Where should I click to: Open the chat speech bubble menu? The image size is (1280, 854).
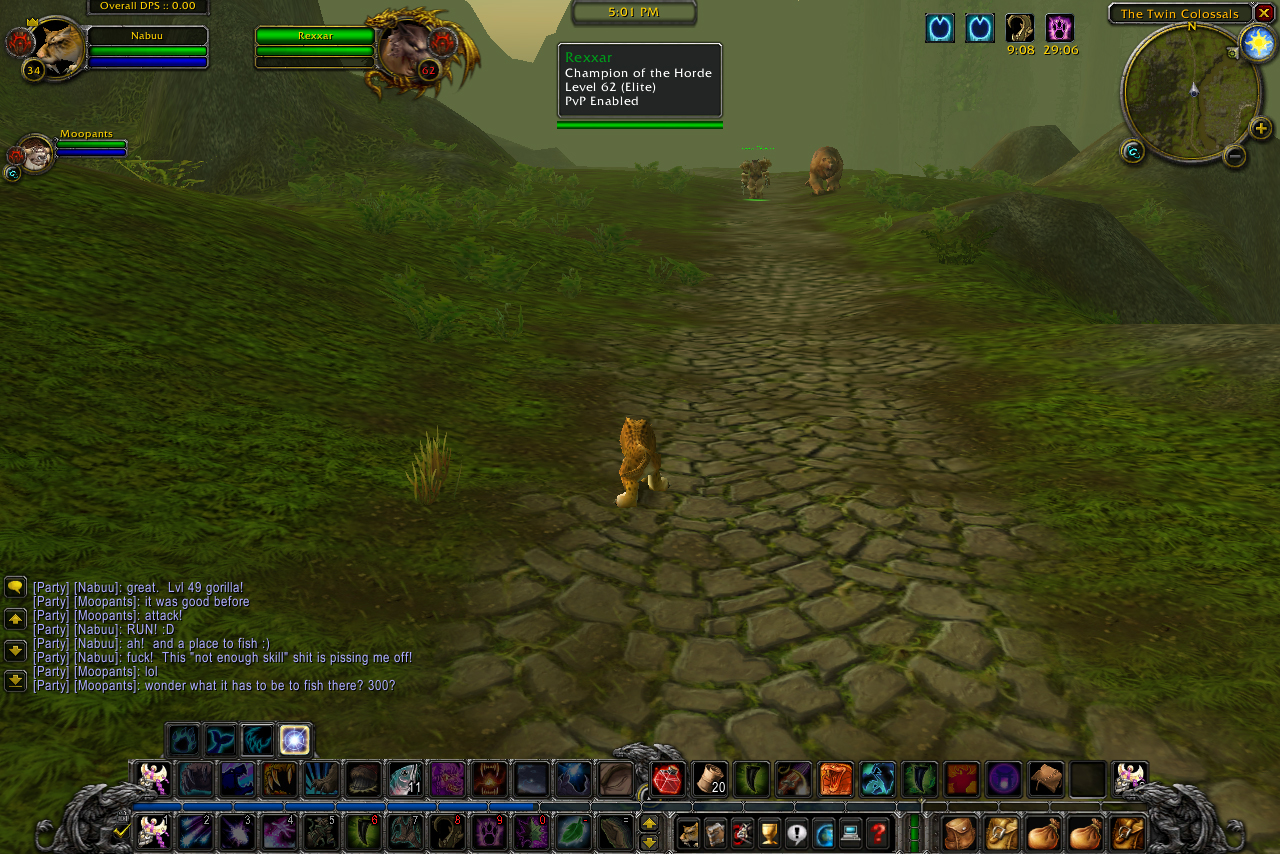pos(15,587)
